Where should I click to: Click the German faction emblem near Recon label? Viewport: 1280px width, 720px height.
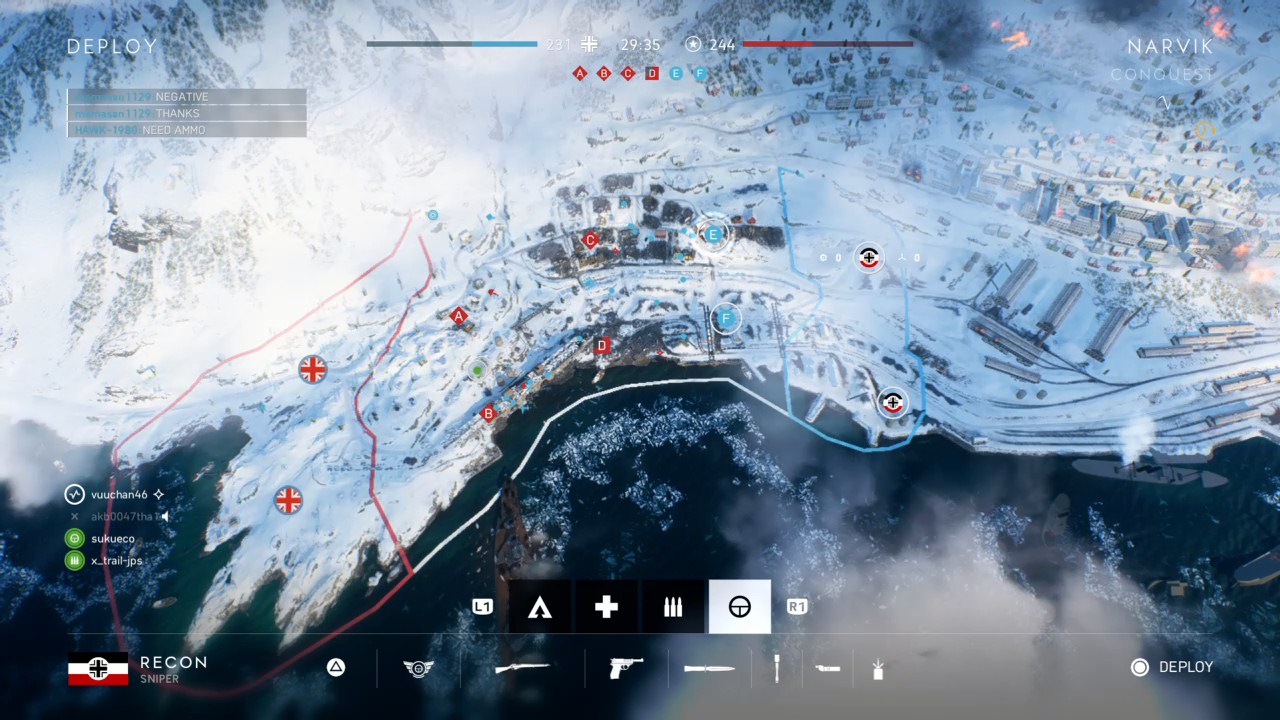(97, 668)
